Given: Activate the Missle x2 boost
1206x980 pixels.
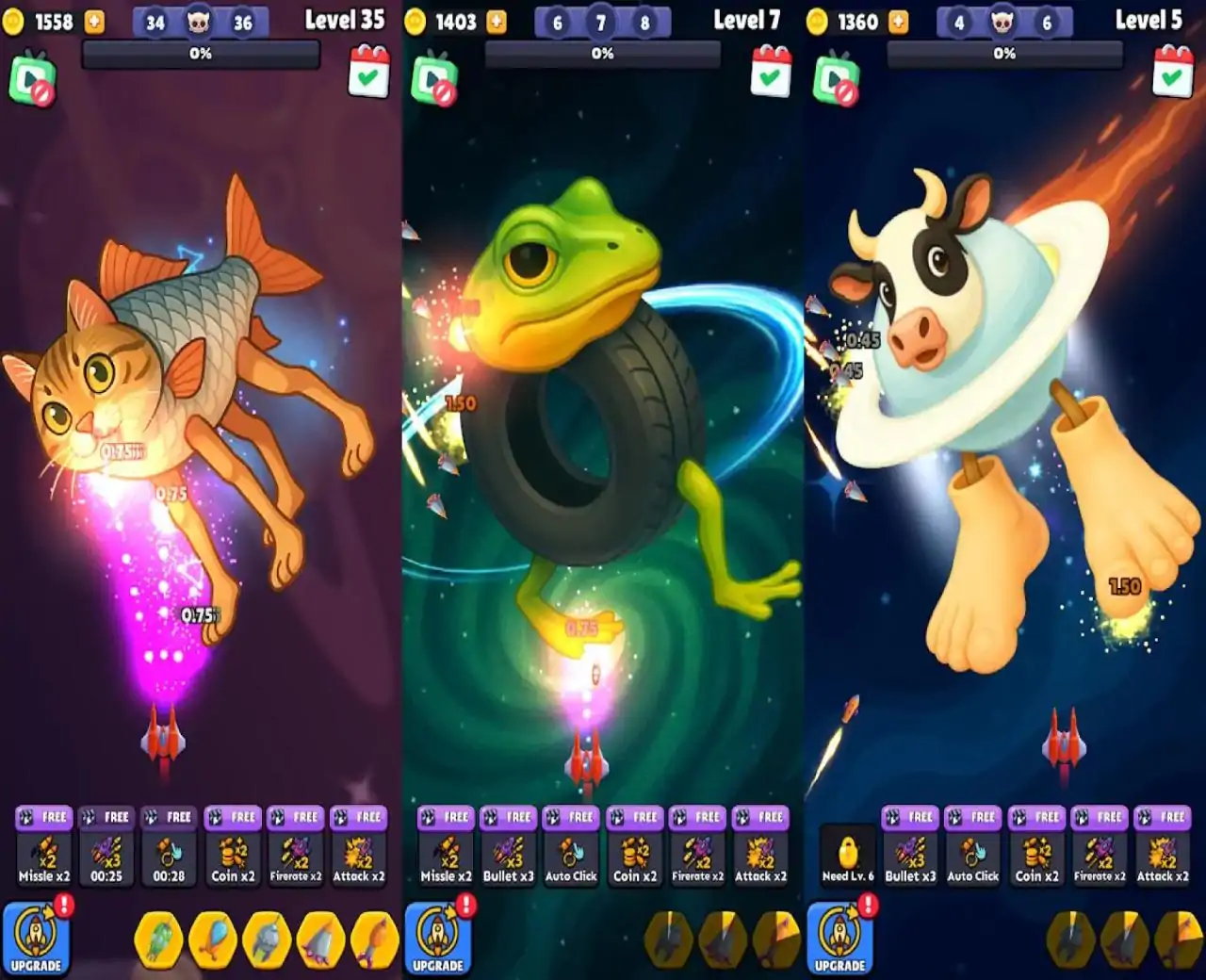Looking at the screenshot, I should point(44,857).
